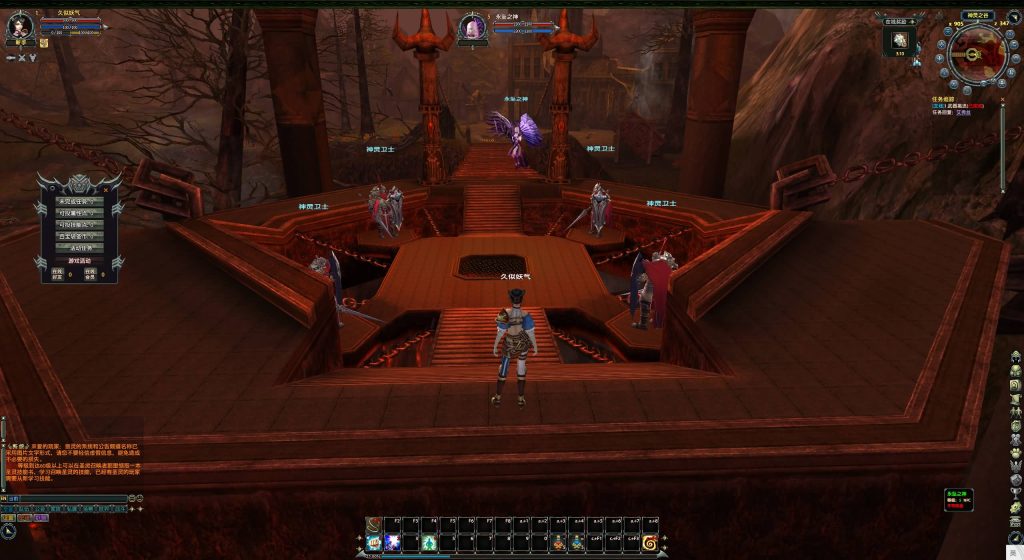Cast the green figure skill in the hotbar
The image size is (1024, 560).
coord(429,542)
